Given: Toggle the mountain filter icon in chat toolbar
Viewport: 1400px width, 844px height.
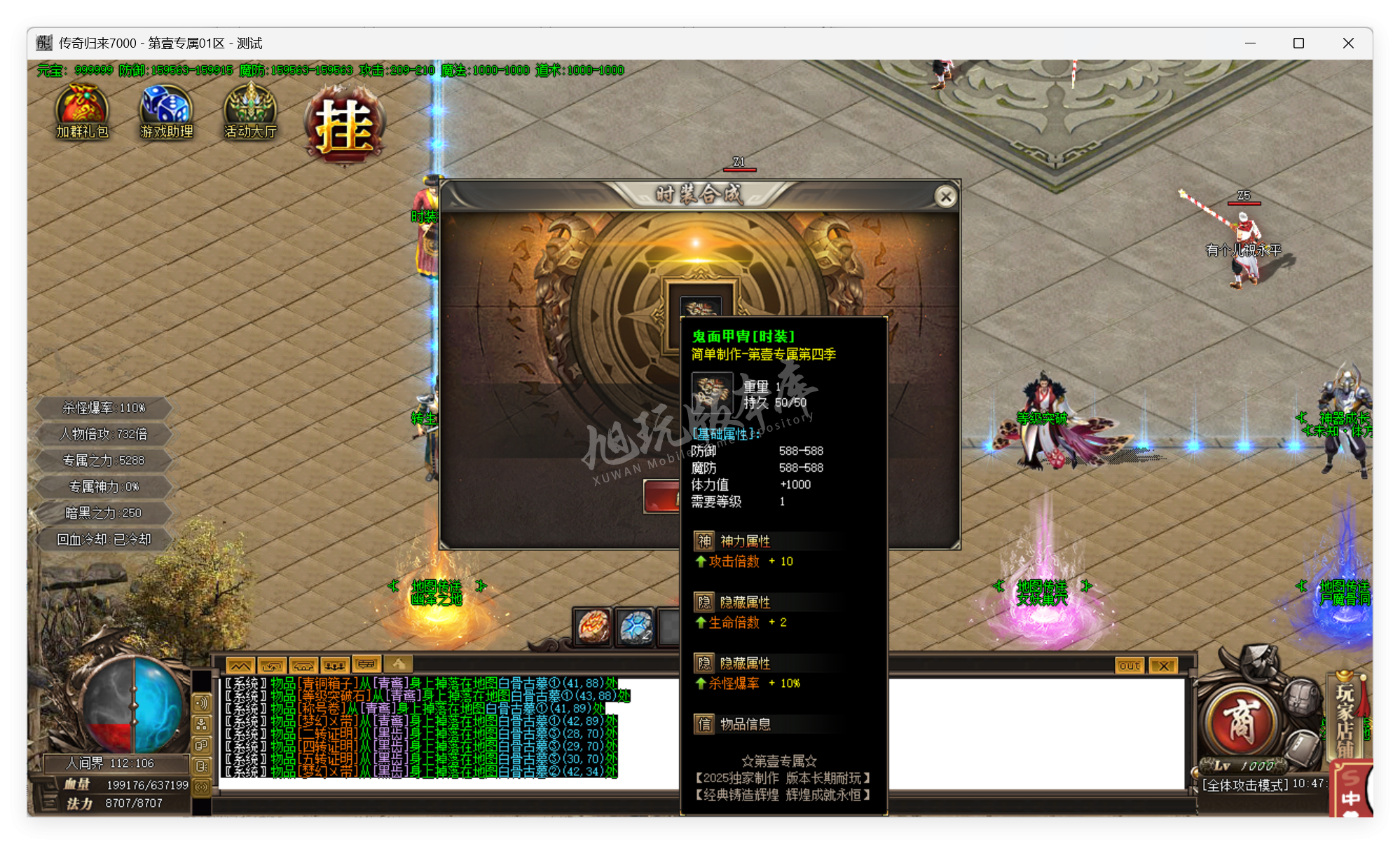Looking at the screenshot, I should pos(239,664).
